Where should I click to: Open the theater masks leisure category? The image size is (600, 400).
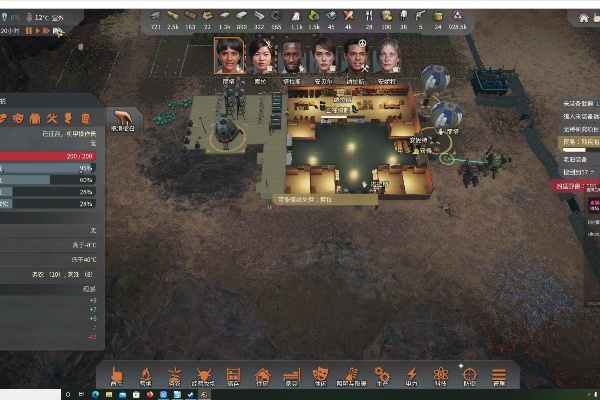[322, 374]
